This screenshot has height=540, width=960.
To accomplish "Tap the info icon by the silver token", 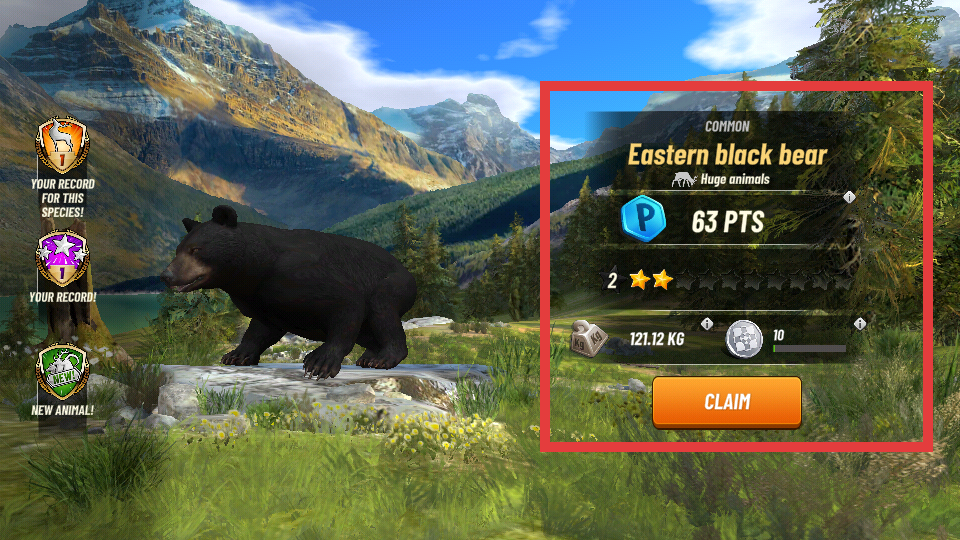I will click(x=858, y=324).
